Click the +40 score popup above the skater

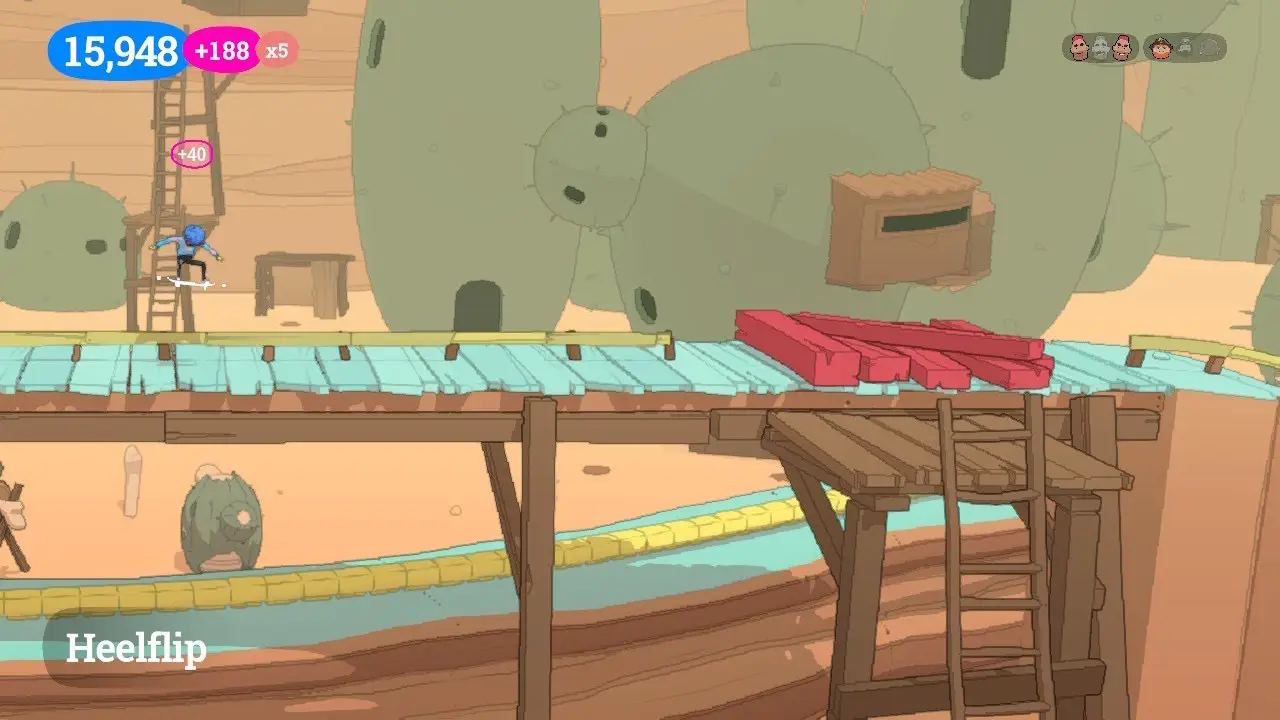[190, 154]
